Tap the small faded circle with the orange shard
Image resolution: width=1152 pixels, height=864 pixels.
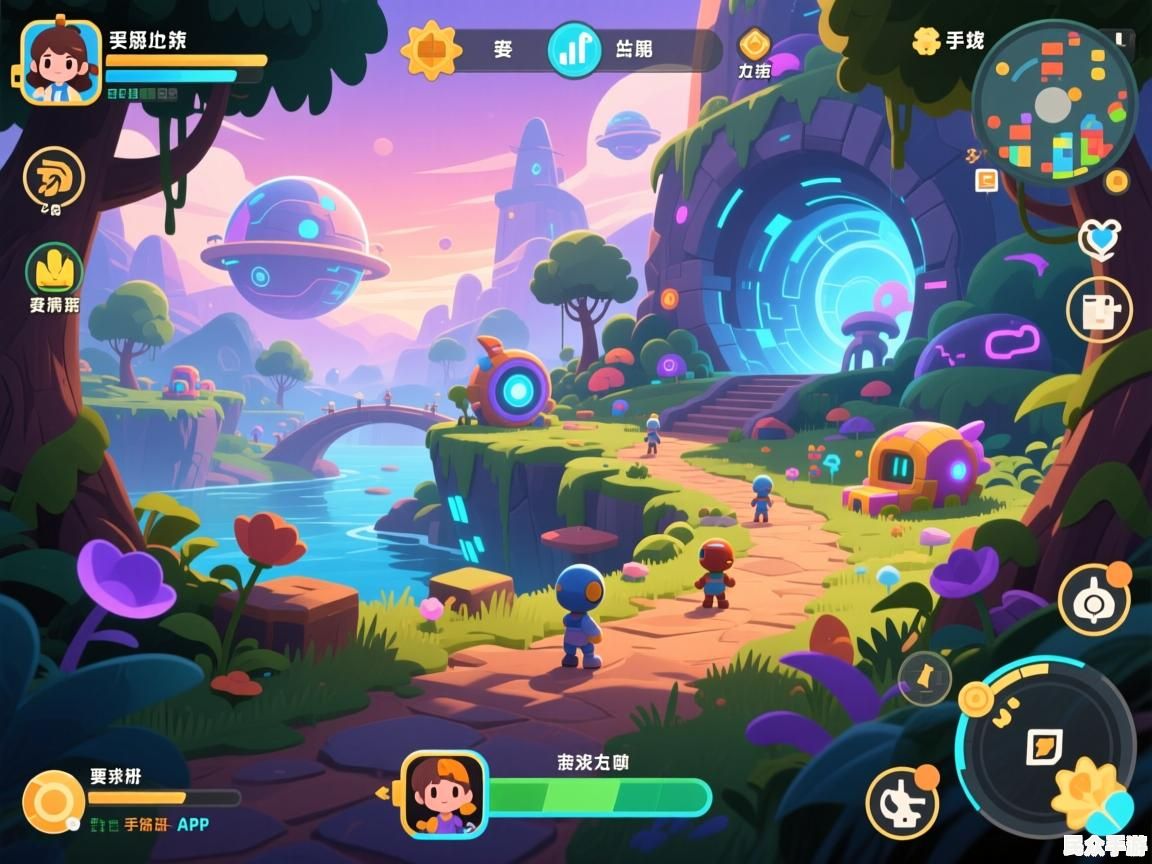[924, 678]
